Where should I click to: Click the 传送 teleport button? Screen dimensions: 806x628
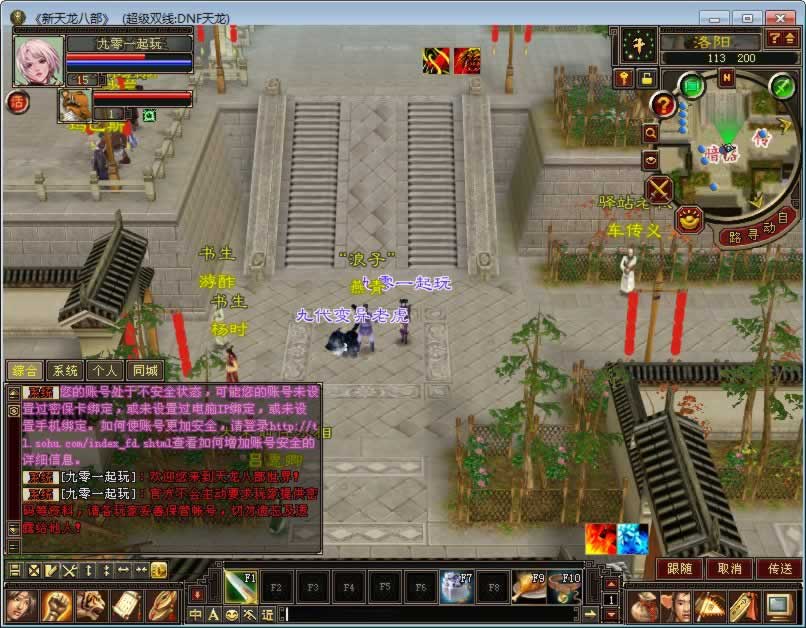pyautogui.click(x=778, y=568)
